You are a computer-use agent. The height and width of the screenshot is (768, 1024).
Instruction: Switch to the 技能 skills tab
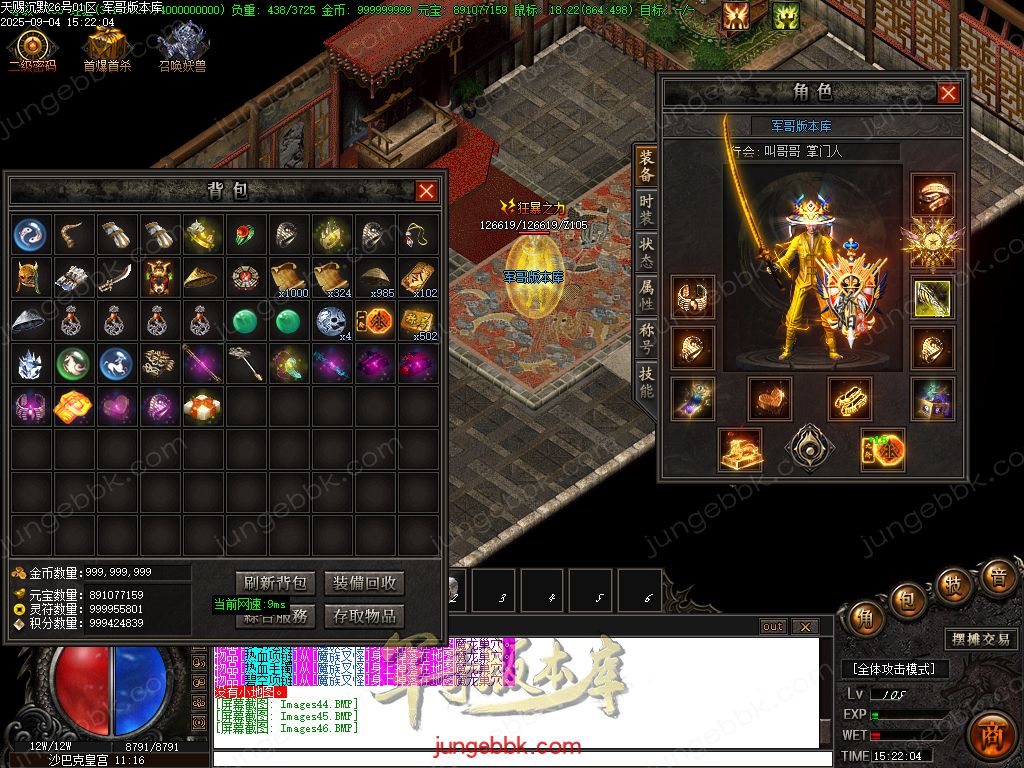[647, 382]
